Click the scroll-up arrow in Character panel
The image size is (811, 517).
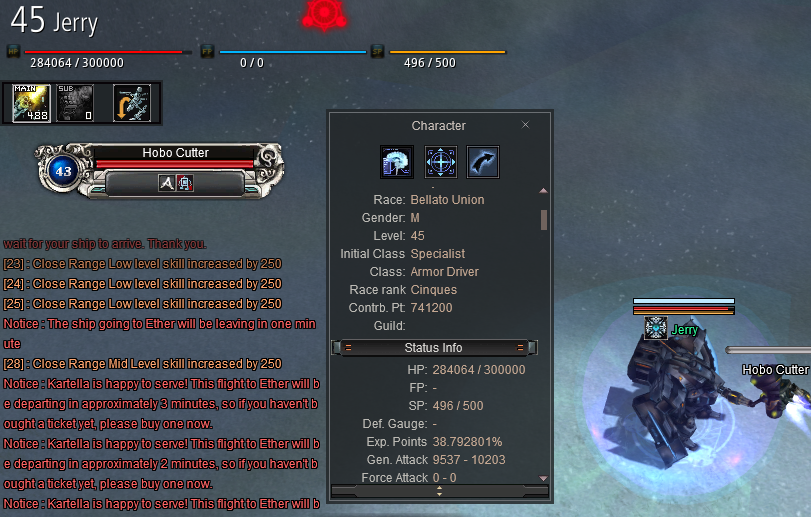544,190
